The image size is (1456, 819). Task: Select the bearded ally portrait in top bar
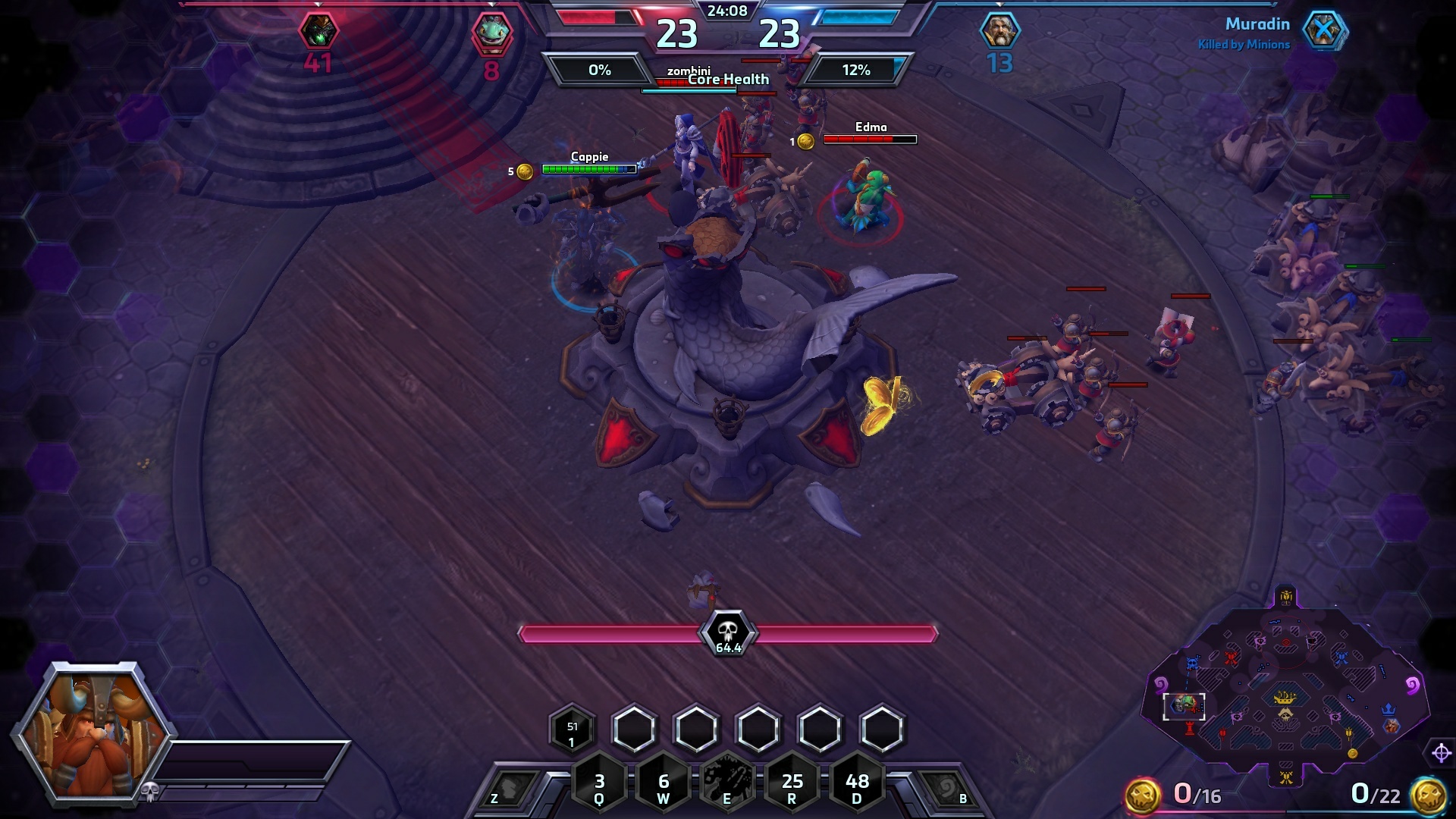click(999, 32)
